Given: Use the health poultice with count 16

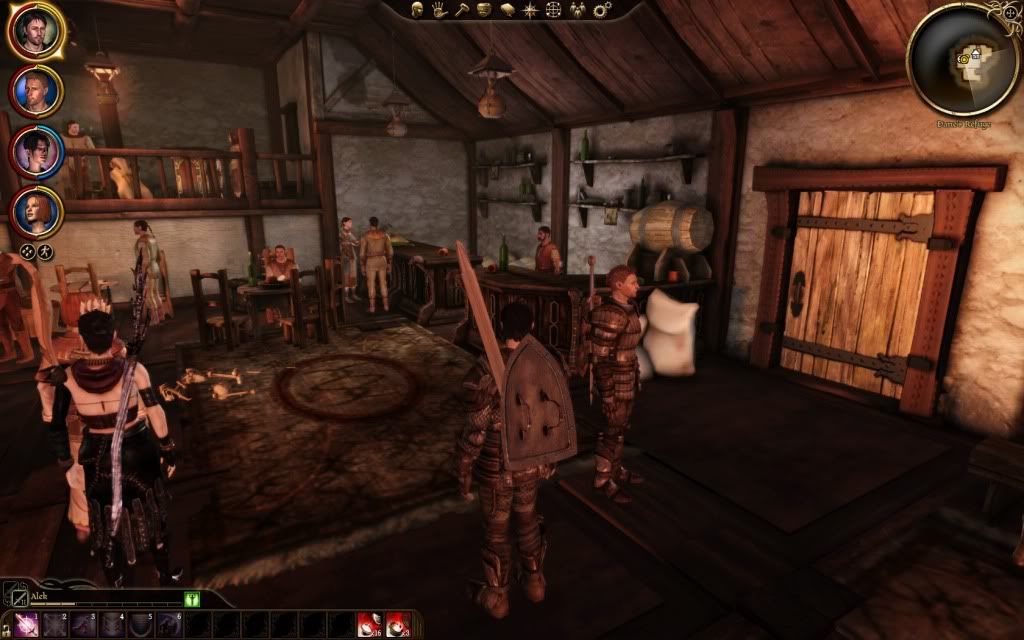Looking at the screenshot, I should click(x=368, y=625).
